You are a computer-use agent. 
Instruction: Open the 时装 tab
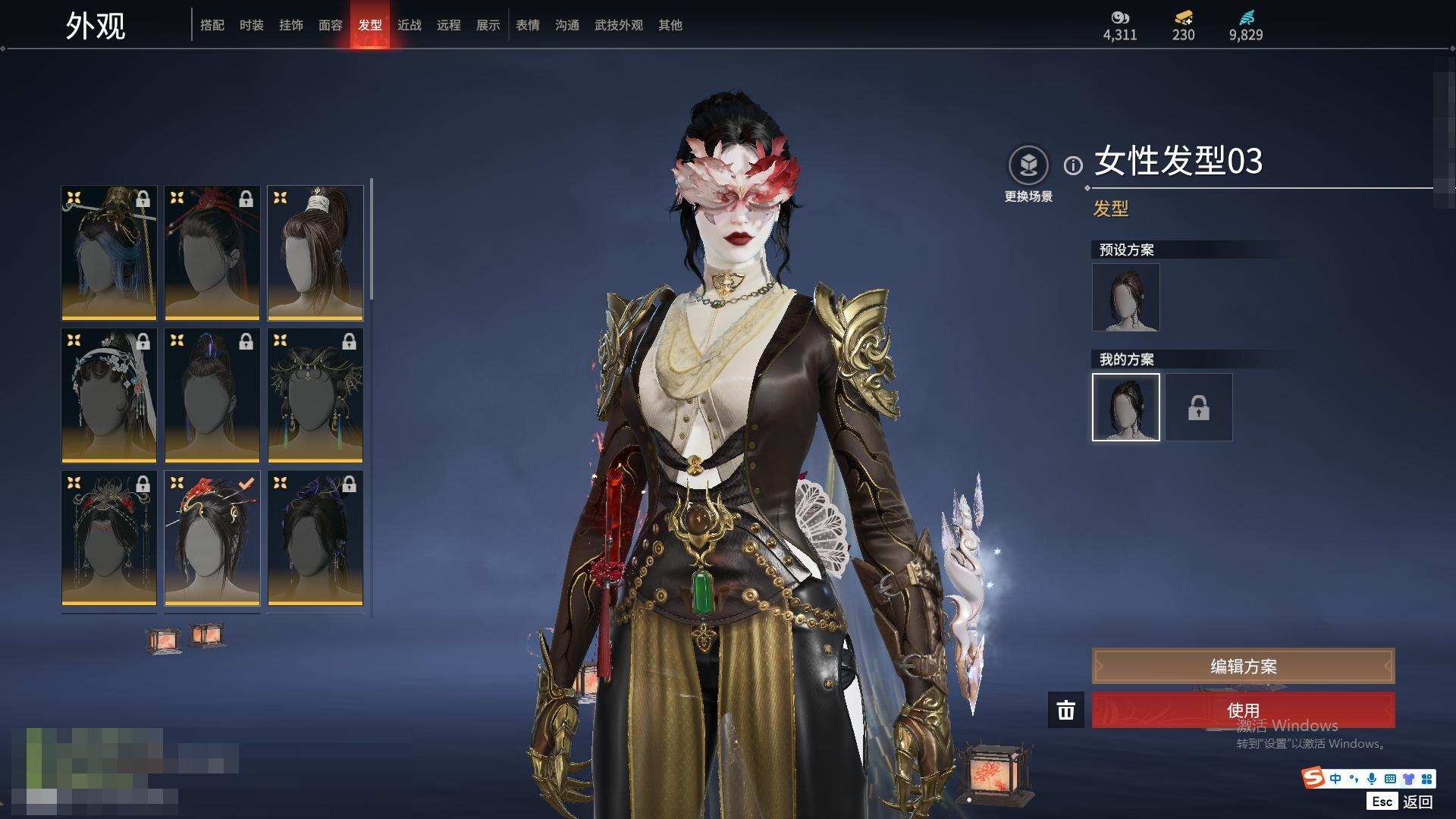coord(251,25)
